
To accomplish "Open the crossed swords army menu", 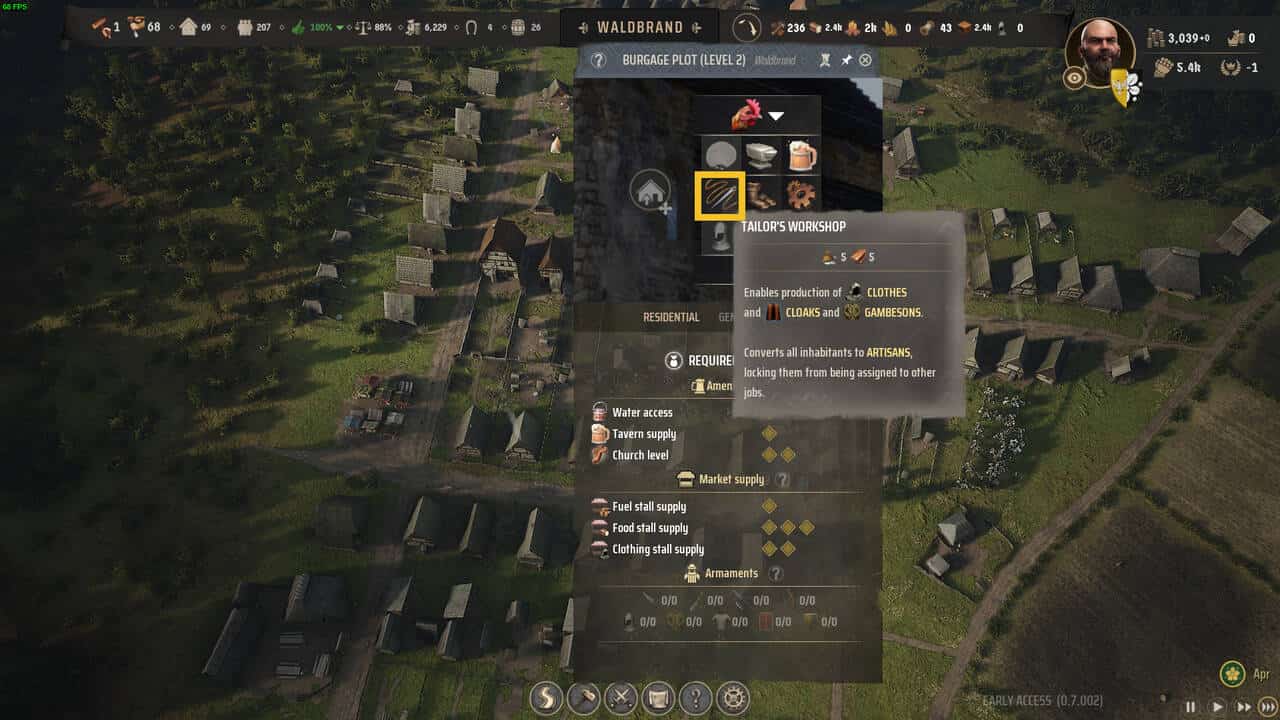I will (621, 697).
